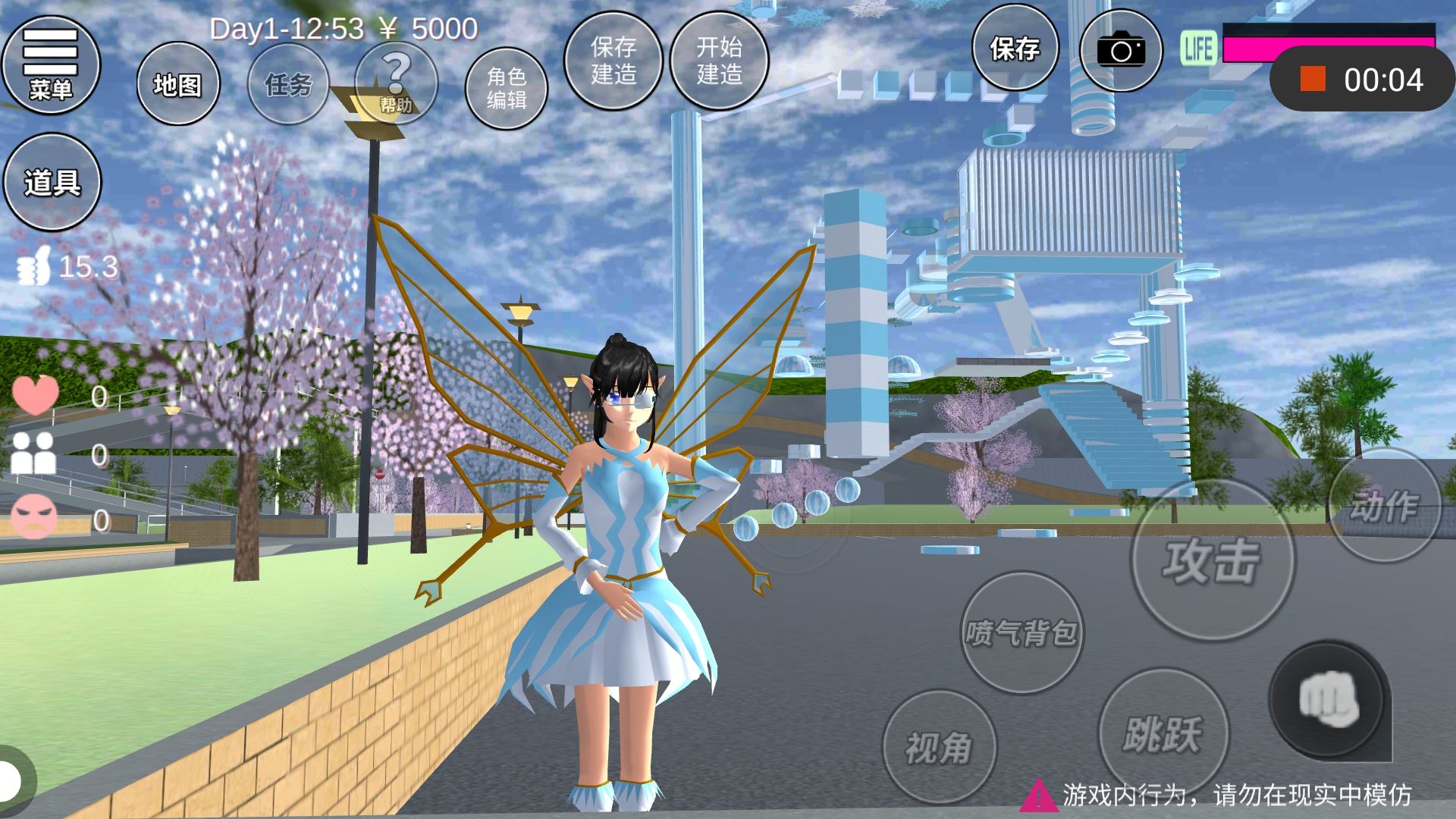Tap the 攻击 attack button
The image size is (1456, 819).
1212,561
